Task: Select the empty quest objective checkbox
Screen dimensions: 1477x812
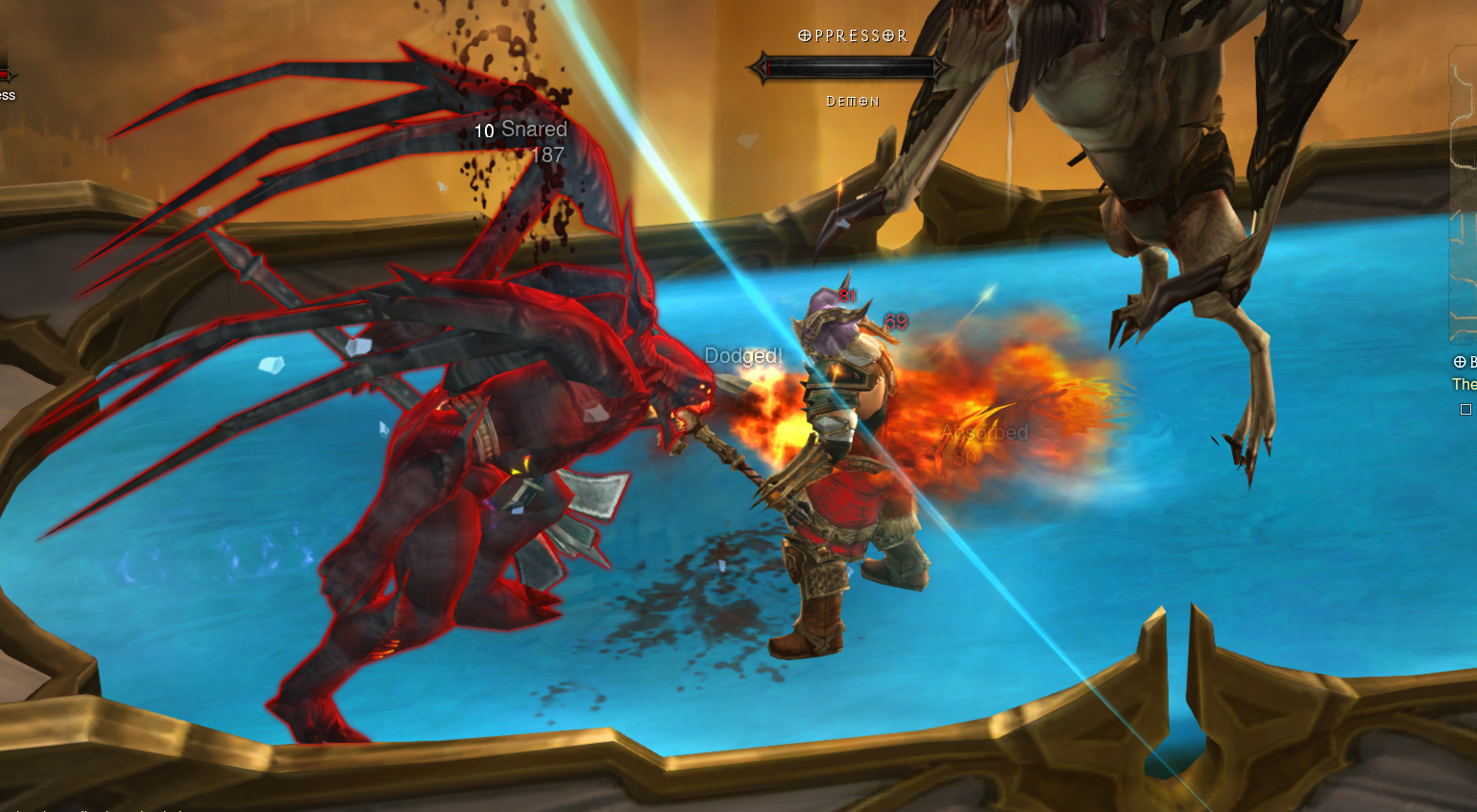Action: [1465, 410]
